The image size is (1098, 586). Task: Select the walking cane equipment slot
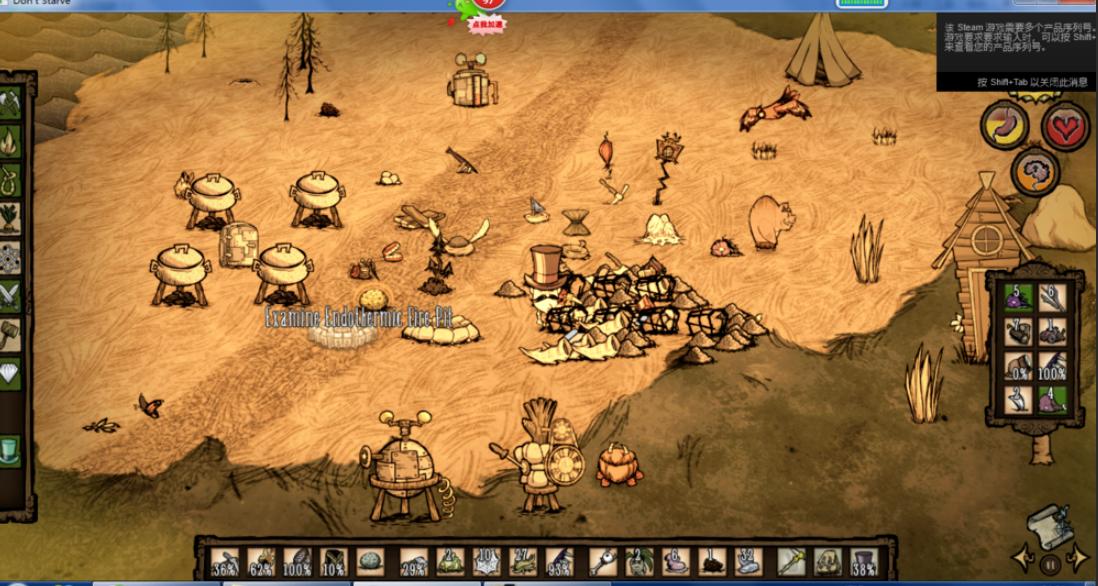(x=792, y=561)
